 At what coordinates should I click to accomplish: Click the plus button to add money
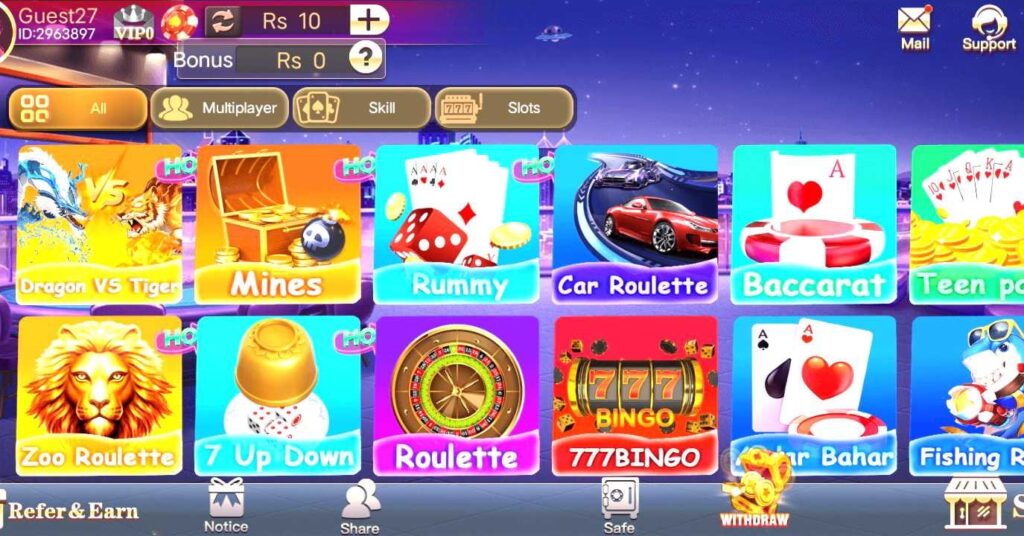tap(369, 20)
